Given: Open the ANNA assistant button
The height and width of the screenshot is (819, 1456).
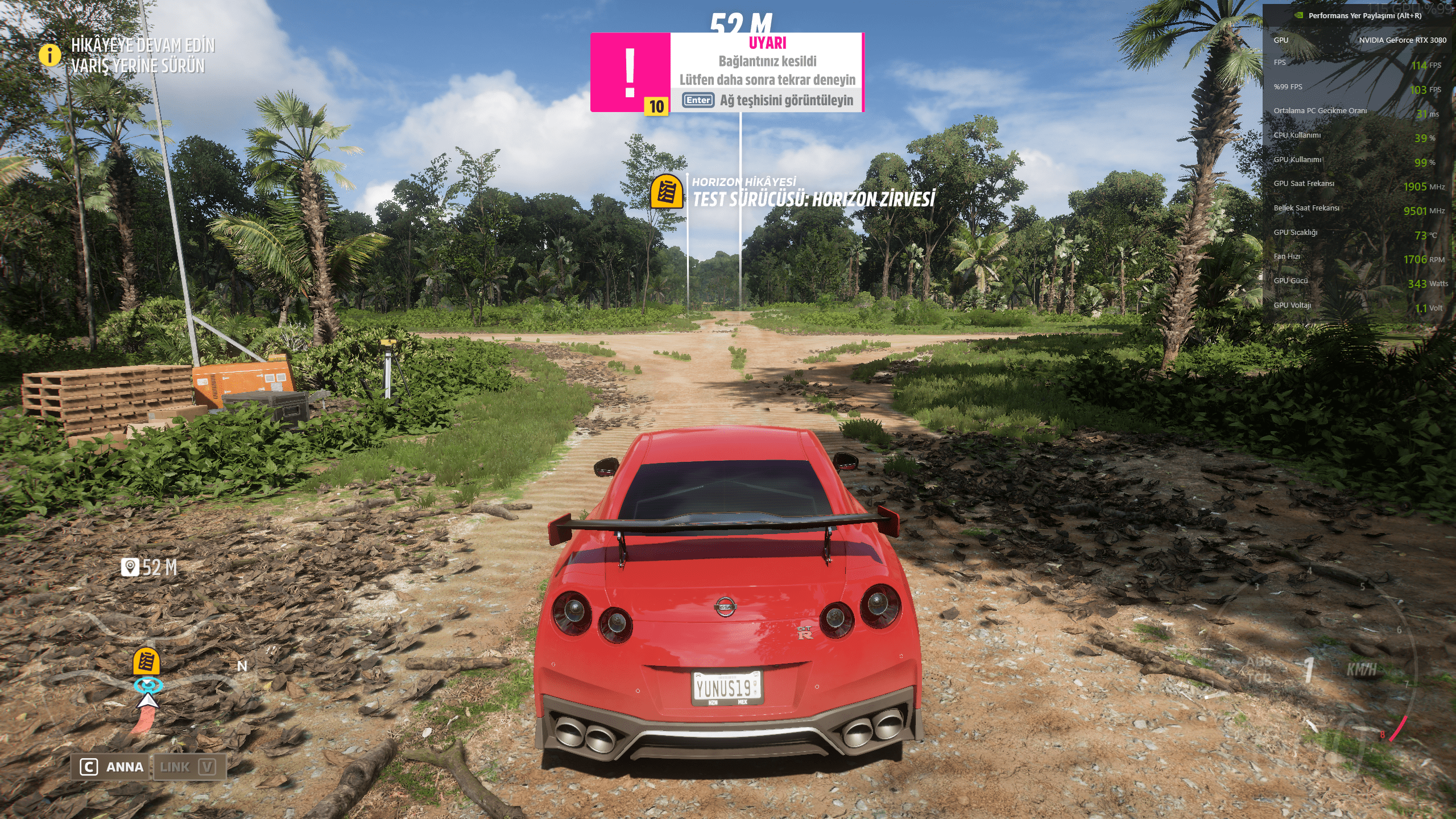Looking at the screenshot, I should [111, 767].
